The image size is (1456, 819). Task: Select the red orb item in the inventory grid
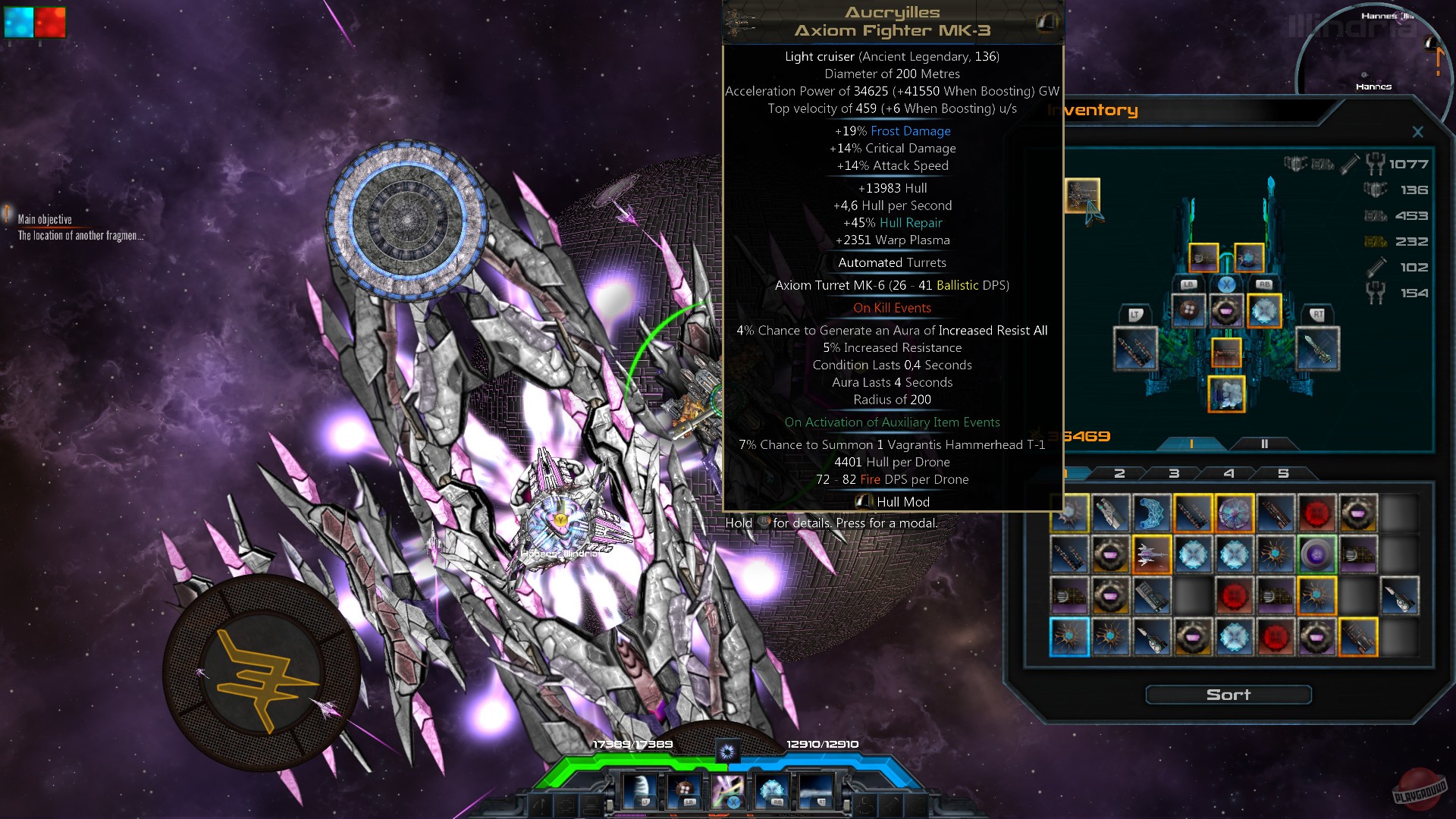[1319, 513]
